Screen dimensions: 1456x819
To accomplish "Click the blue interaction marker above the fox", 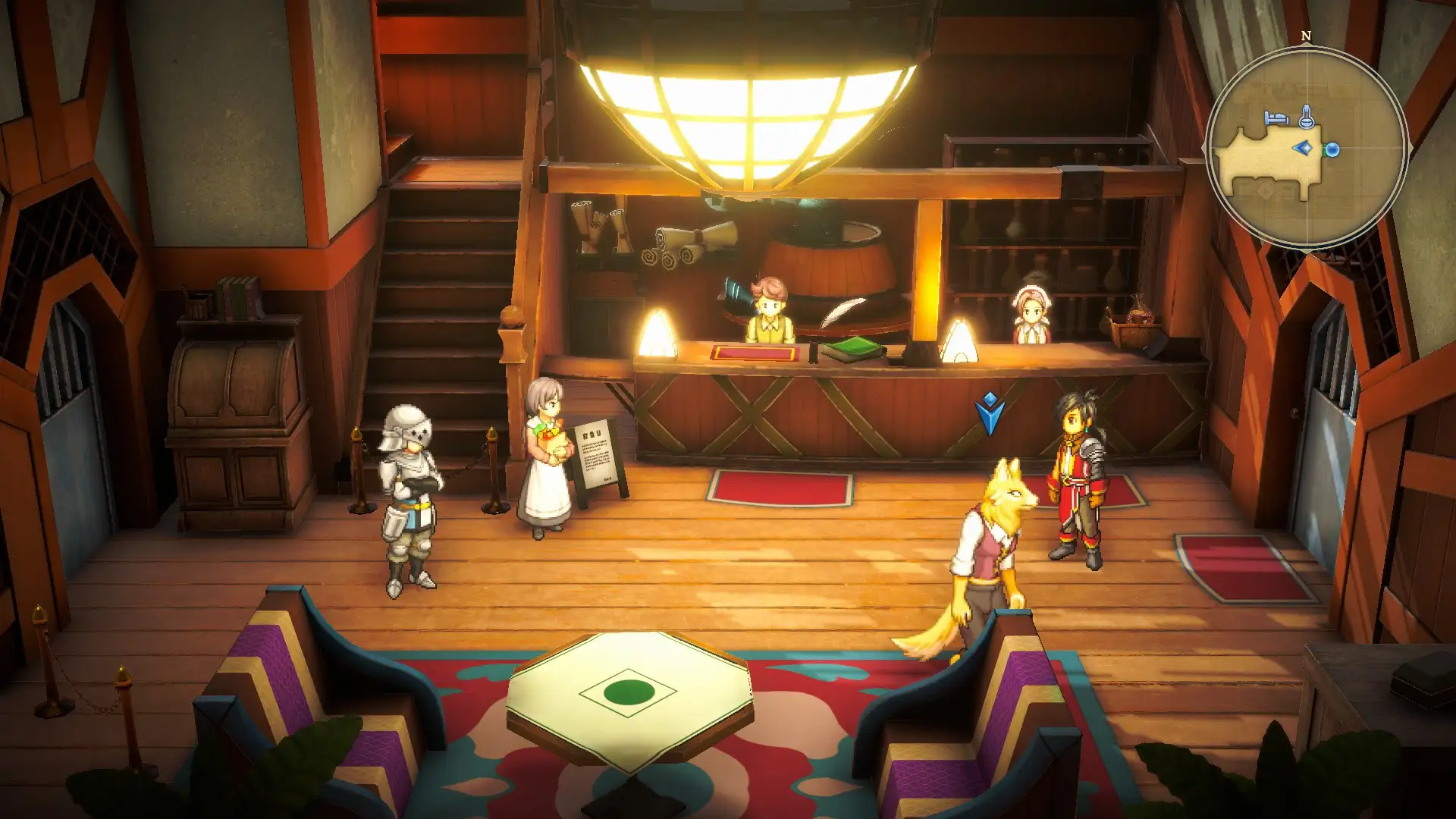I will 990,413.
